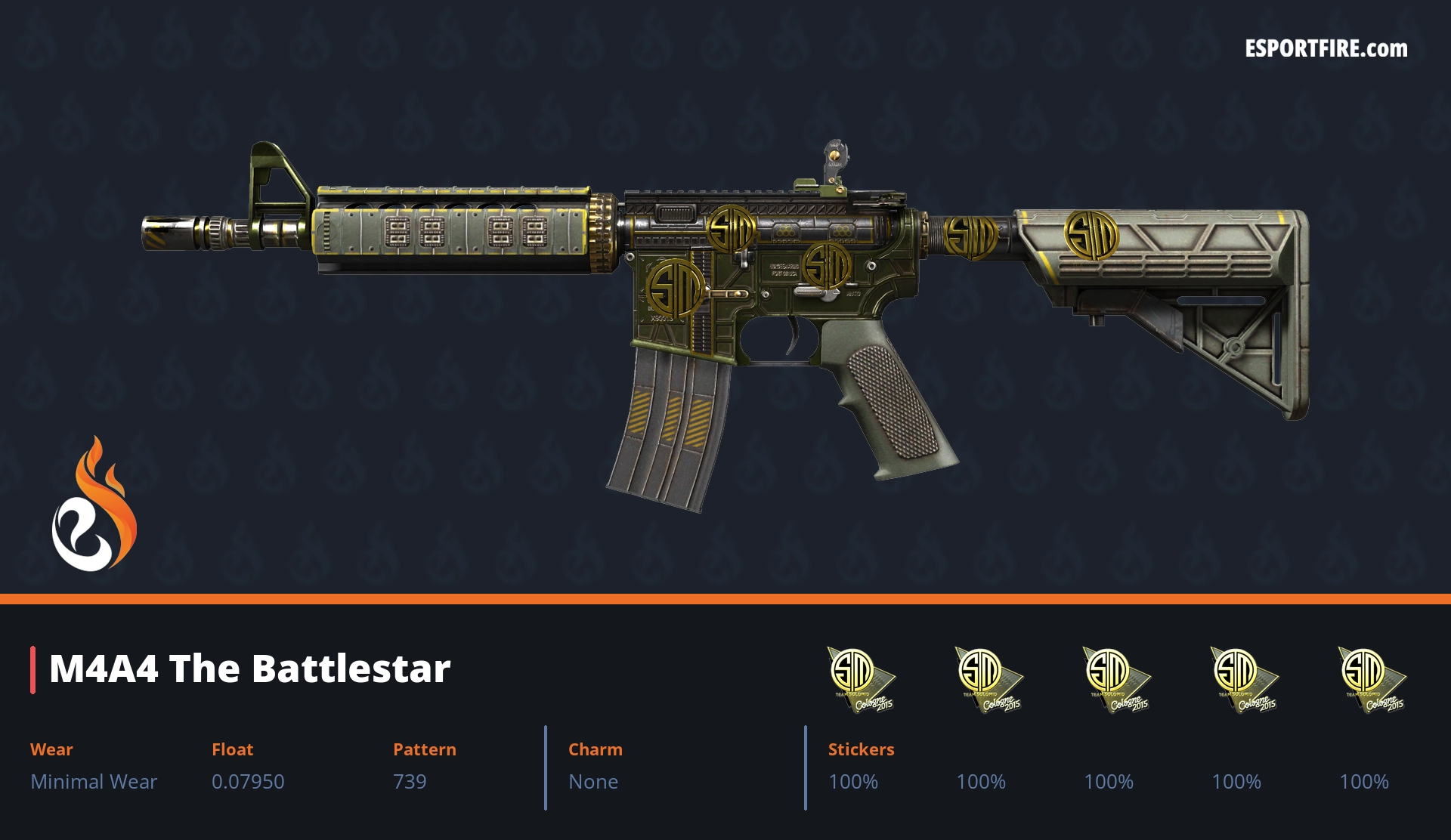Open the ESPORTFIRE.com site link
This screenshot has height=840, width=1451.
(1326, 49)
